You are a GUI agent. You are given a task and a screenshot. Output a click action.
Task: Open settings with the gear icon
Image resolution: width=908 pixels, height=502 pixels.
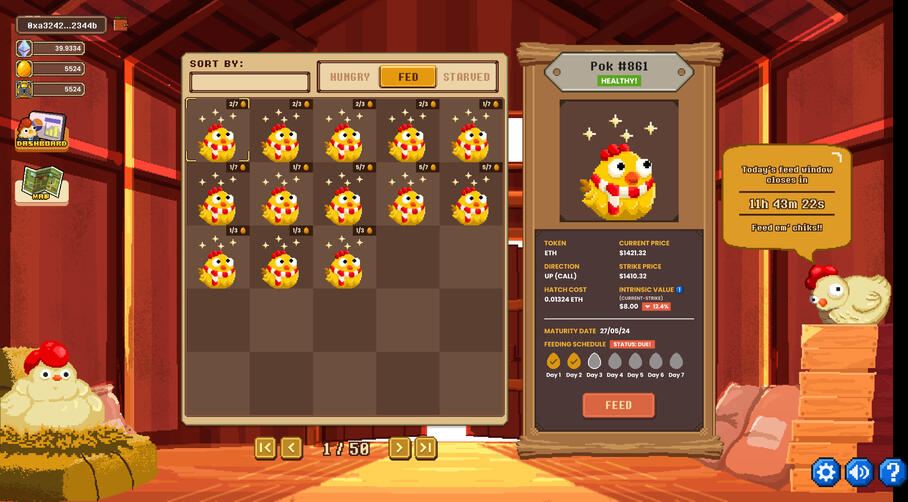pos(825,472)
